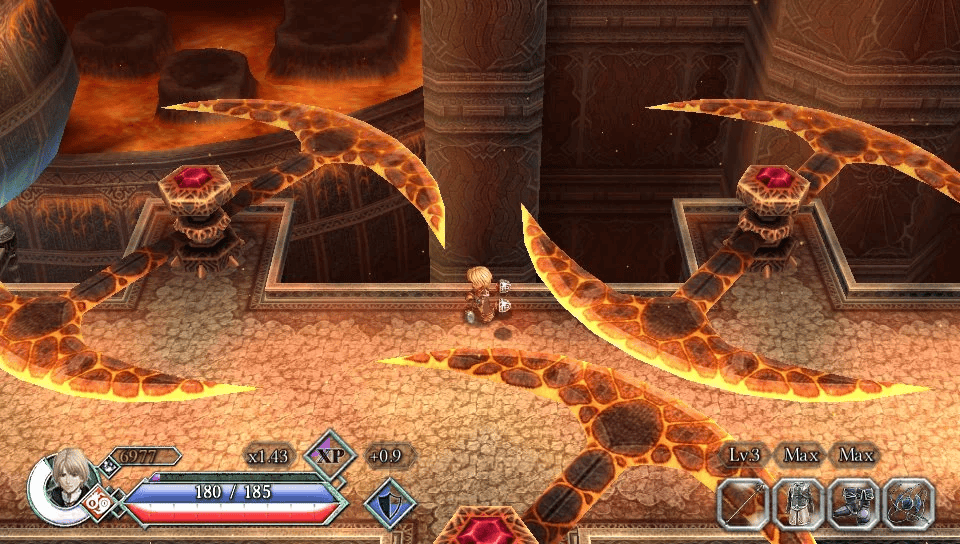Select the body armor slot
Screen dimensions: 960x544
(x=799, y=503)
